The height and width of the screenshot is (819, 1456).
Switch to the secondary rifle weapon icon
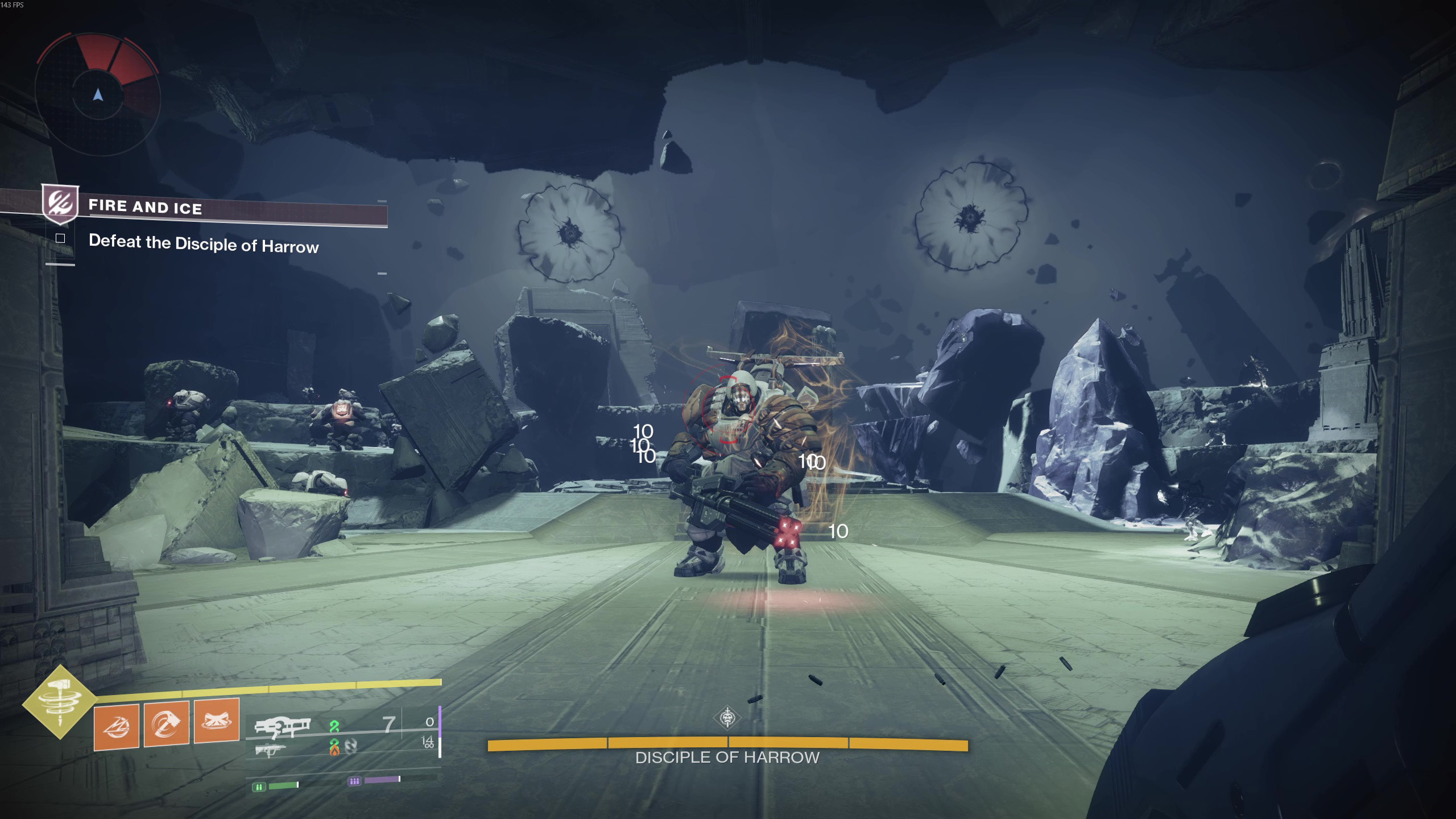tap(270, 751)
